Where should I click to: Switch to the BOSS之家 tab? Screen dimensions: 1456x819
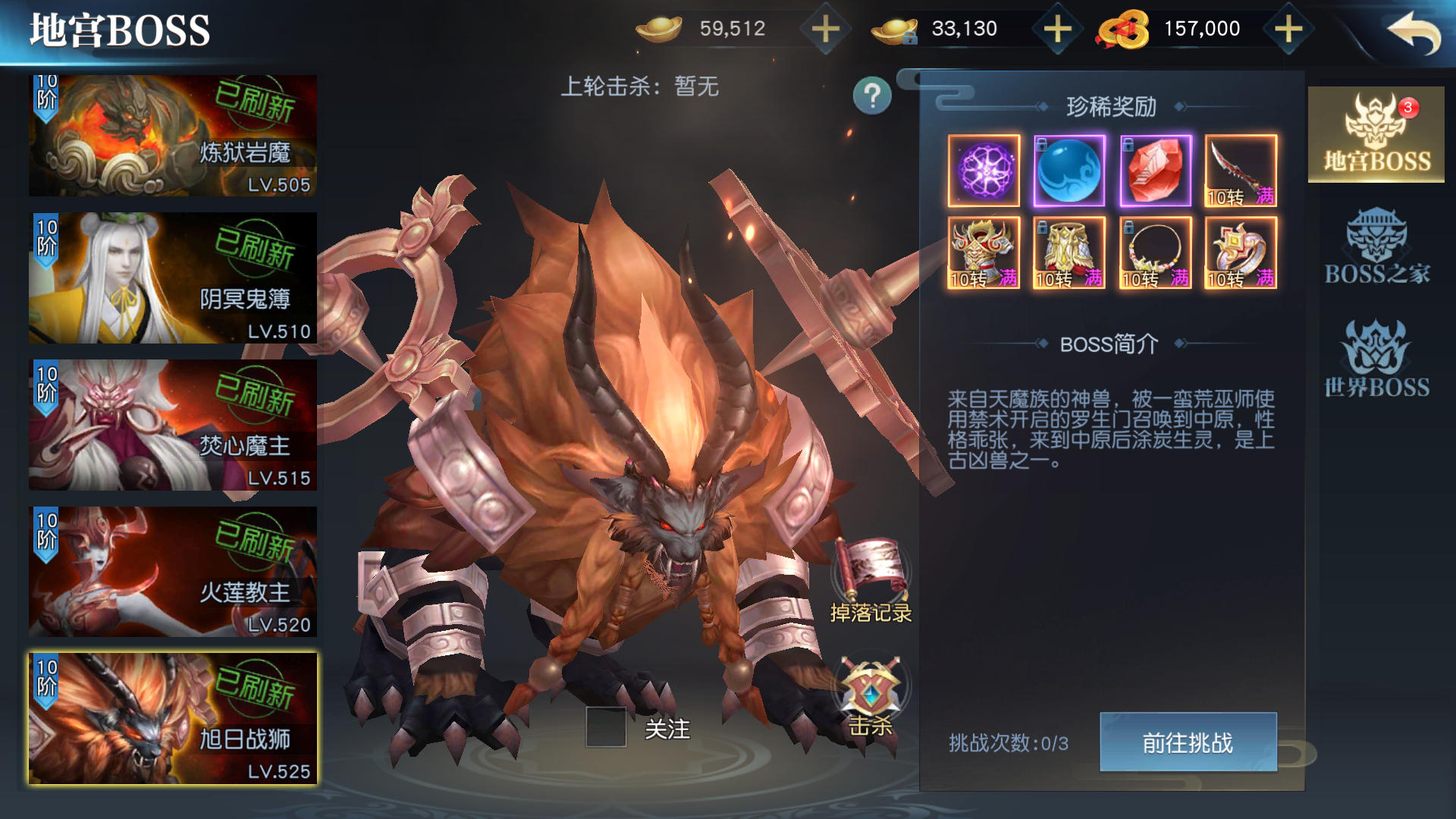tap(1376, 247)
